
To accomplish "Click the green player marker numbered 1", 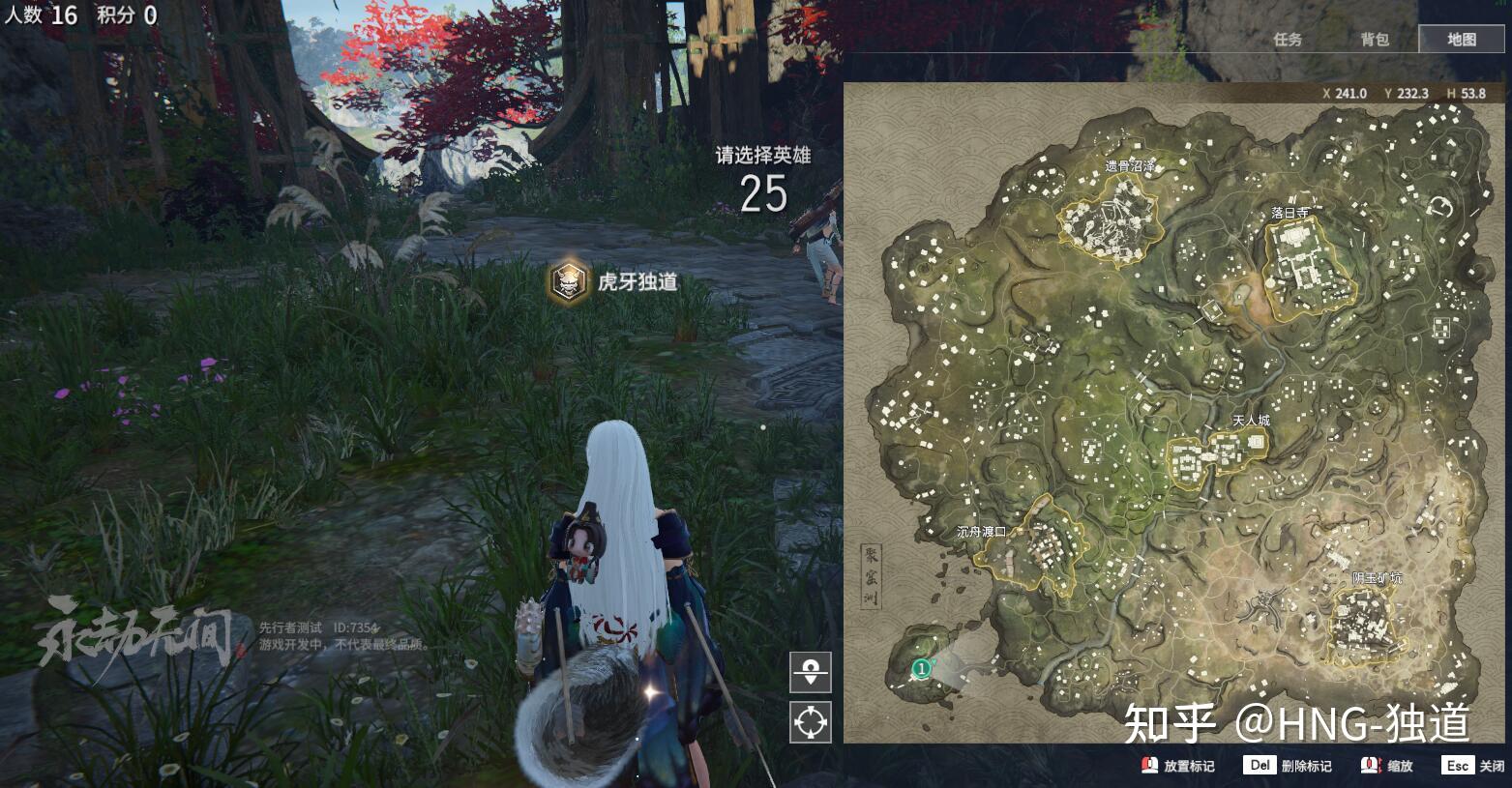I will point(922,667).
